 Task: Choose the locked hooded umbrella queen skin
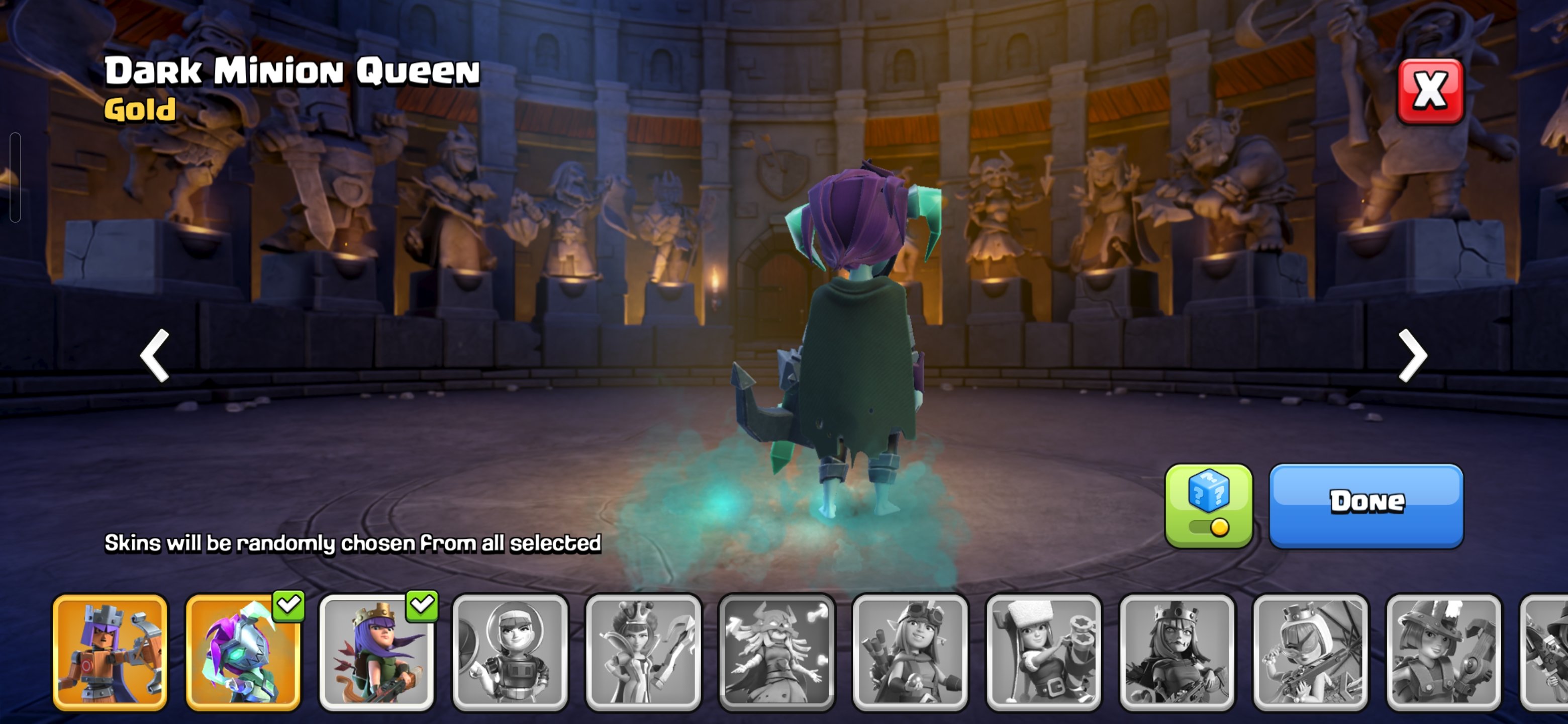coord(1311,652)
